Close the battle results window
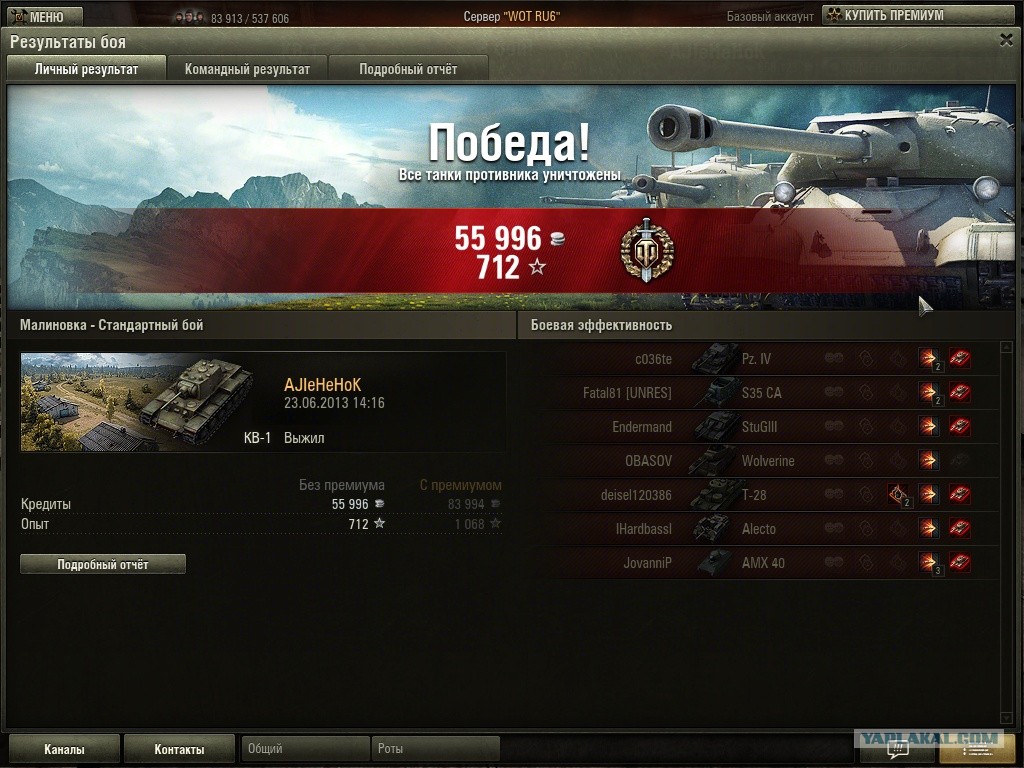 tap(1006, 40)
